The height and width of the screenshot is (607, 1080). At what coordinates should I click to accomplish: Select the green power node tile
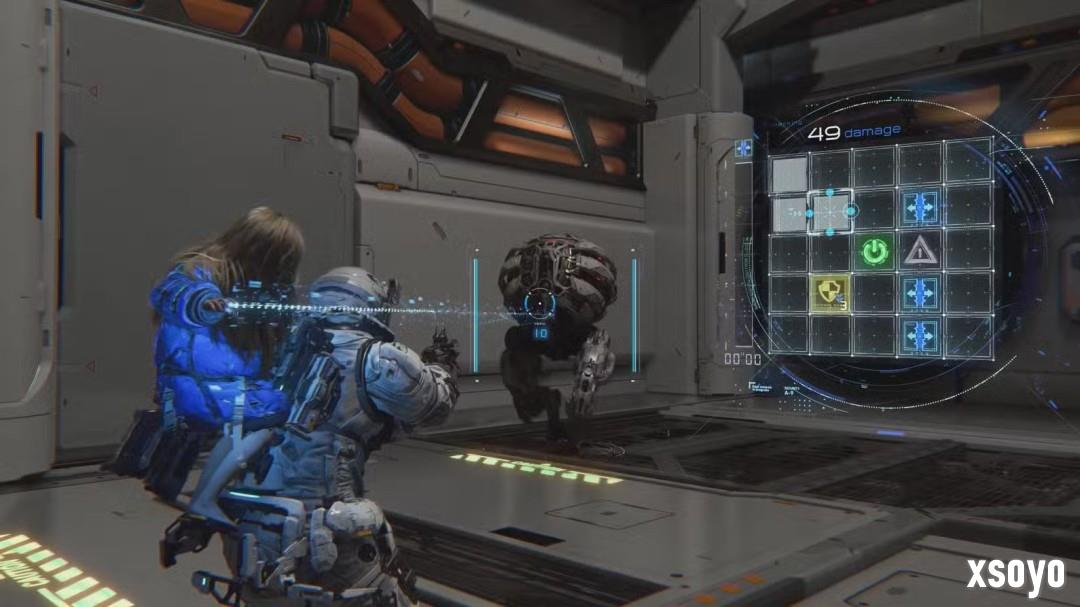click(x=875, y=251)
